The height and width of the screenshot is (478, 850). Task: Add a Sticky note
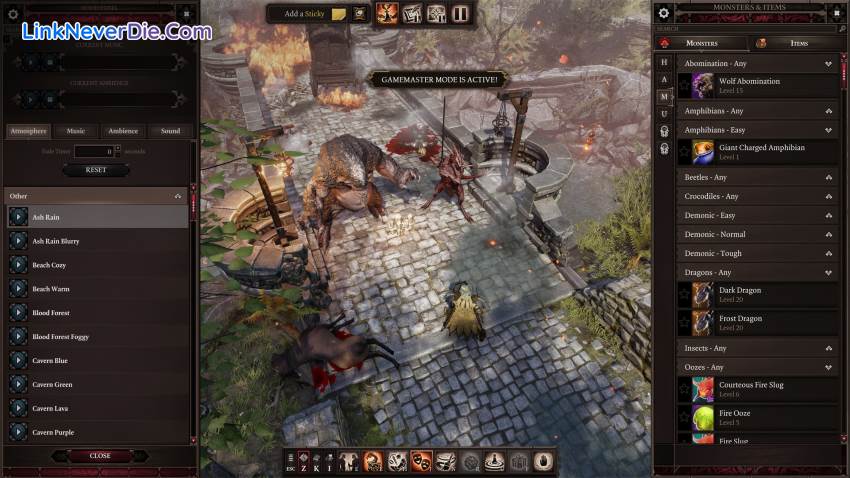(x=308, y=14)
